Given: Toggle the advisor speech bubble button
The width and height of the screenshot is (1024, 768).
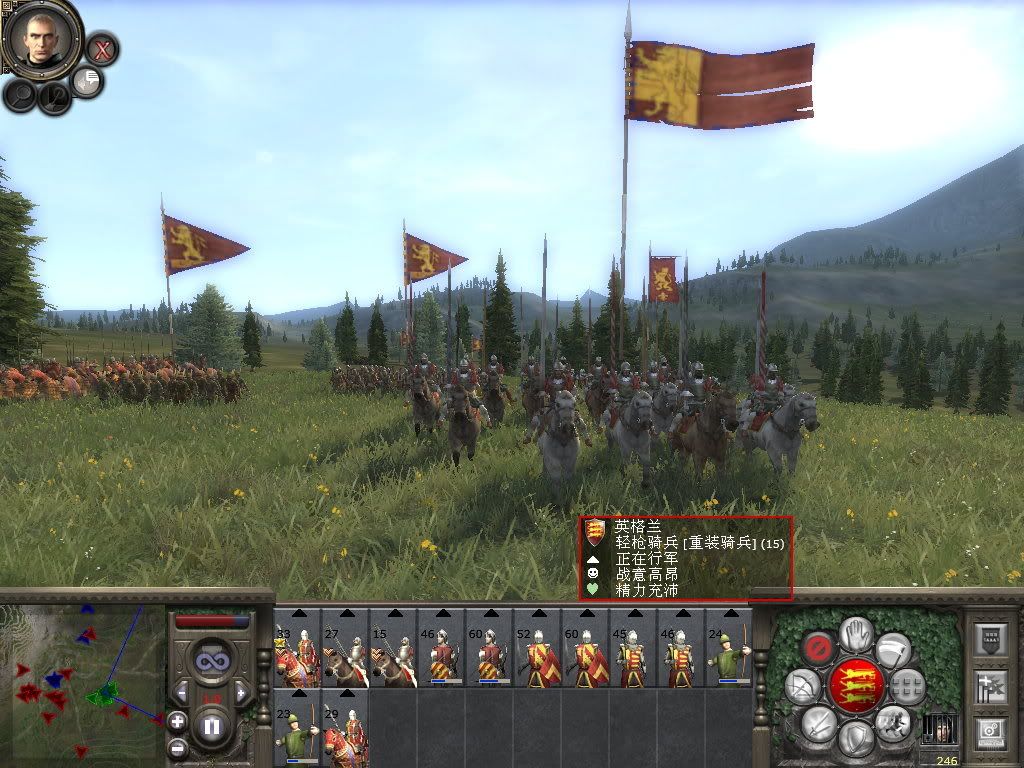Looking at the screenshot, I should point(87,81).
